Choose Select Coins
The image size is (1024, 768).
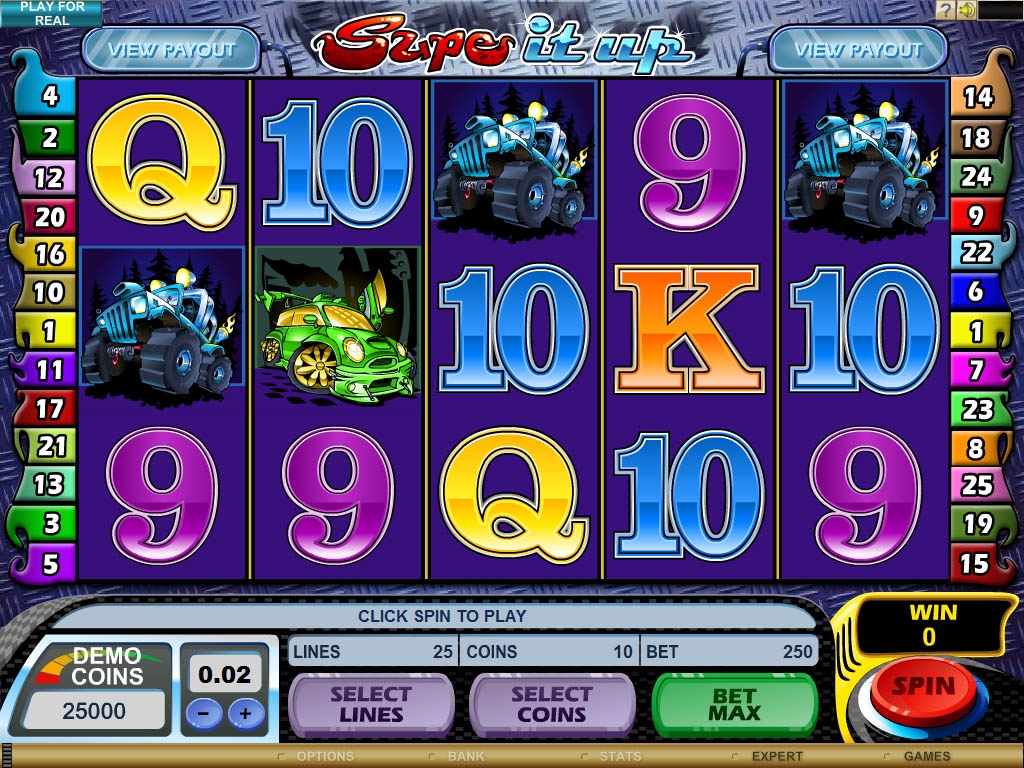pos(551,704)
